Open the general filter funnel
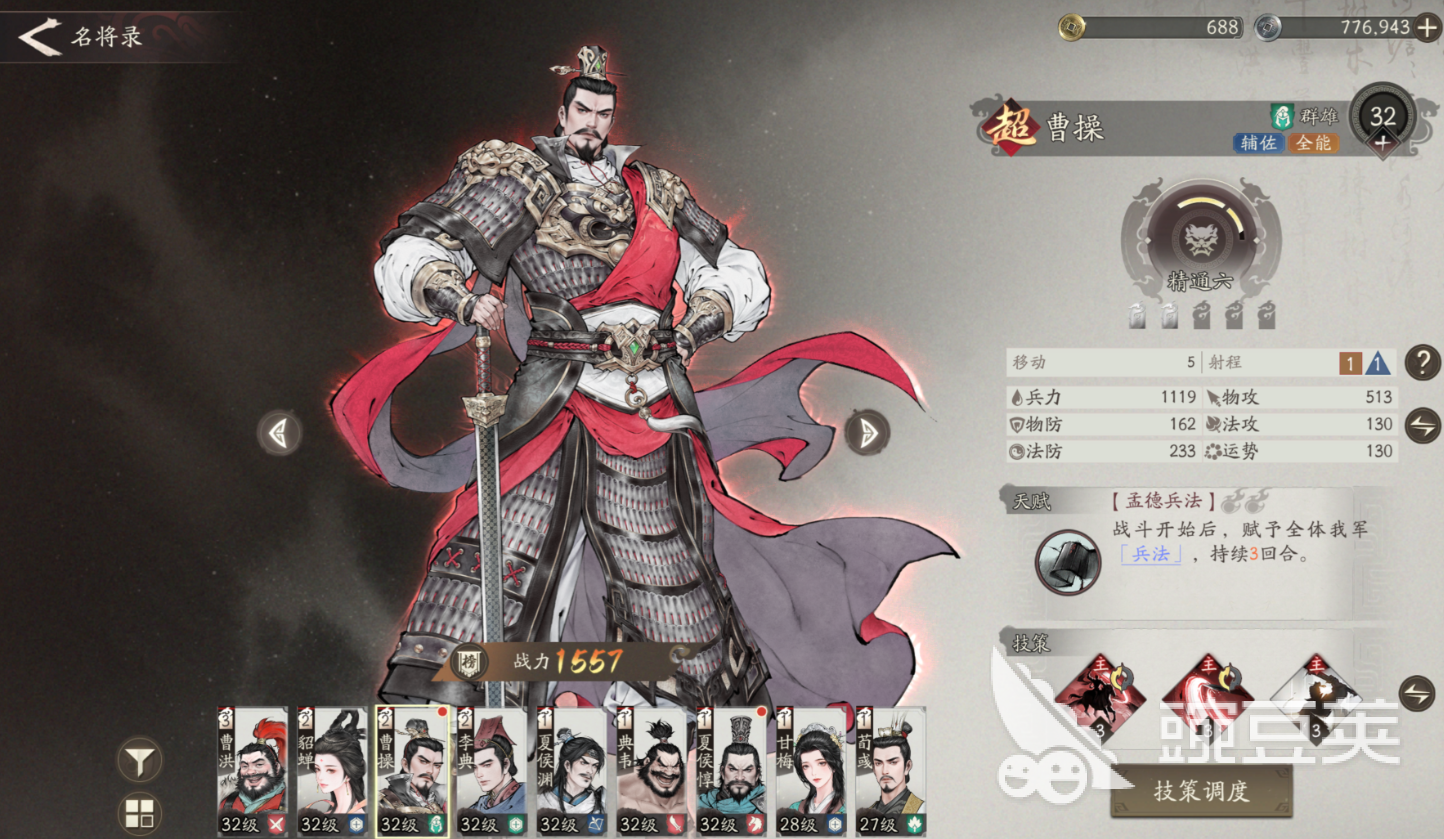The height and width of the screenshot is (839, 1444). tap(140, 762)
